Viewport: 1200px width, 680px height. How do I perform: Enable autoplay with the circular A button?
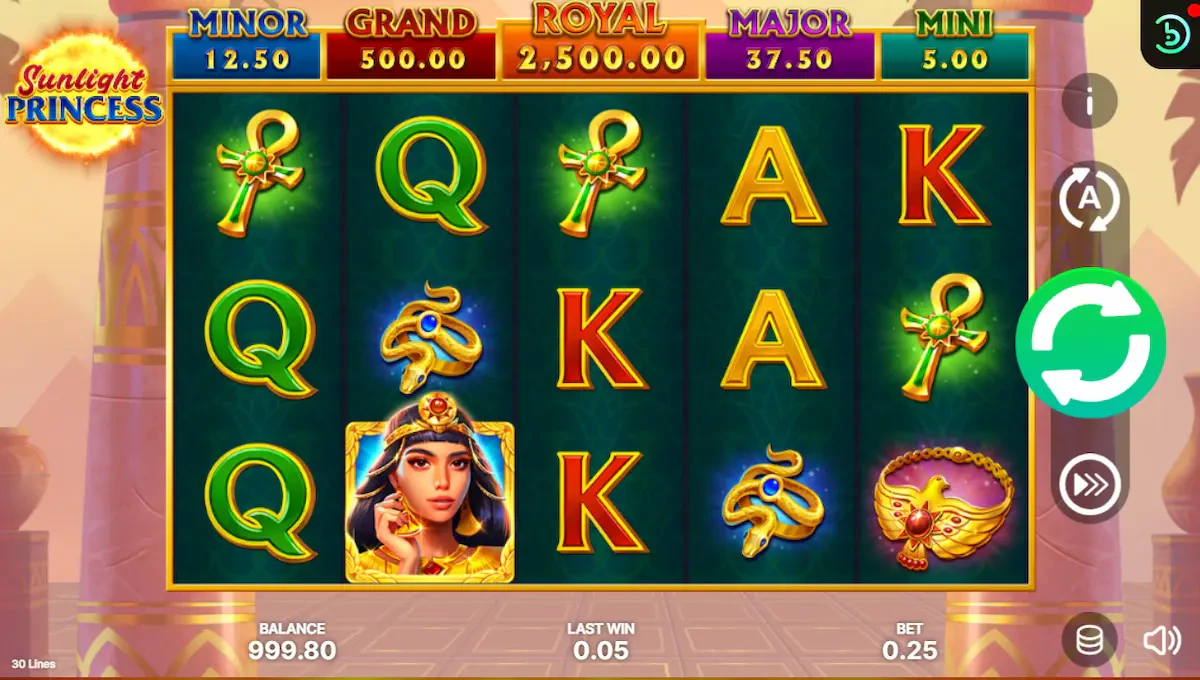click(x=1089, y=198)
